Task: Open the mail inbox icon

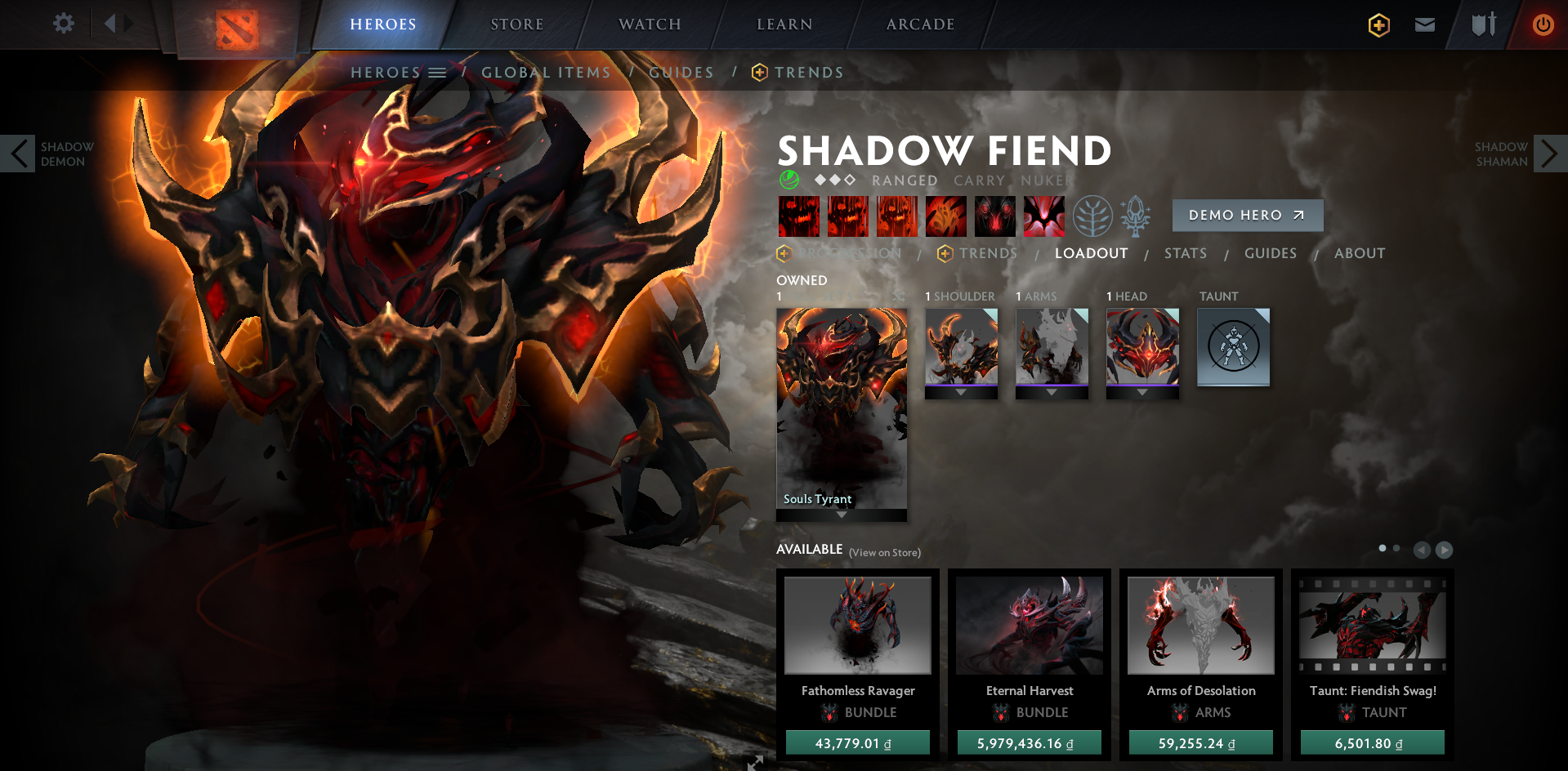Action: click(x=1424, y=25)
